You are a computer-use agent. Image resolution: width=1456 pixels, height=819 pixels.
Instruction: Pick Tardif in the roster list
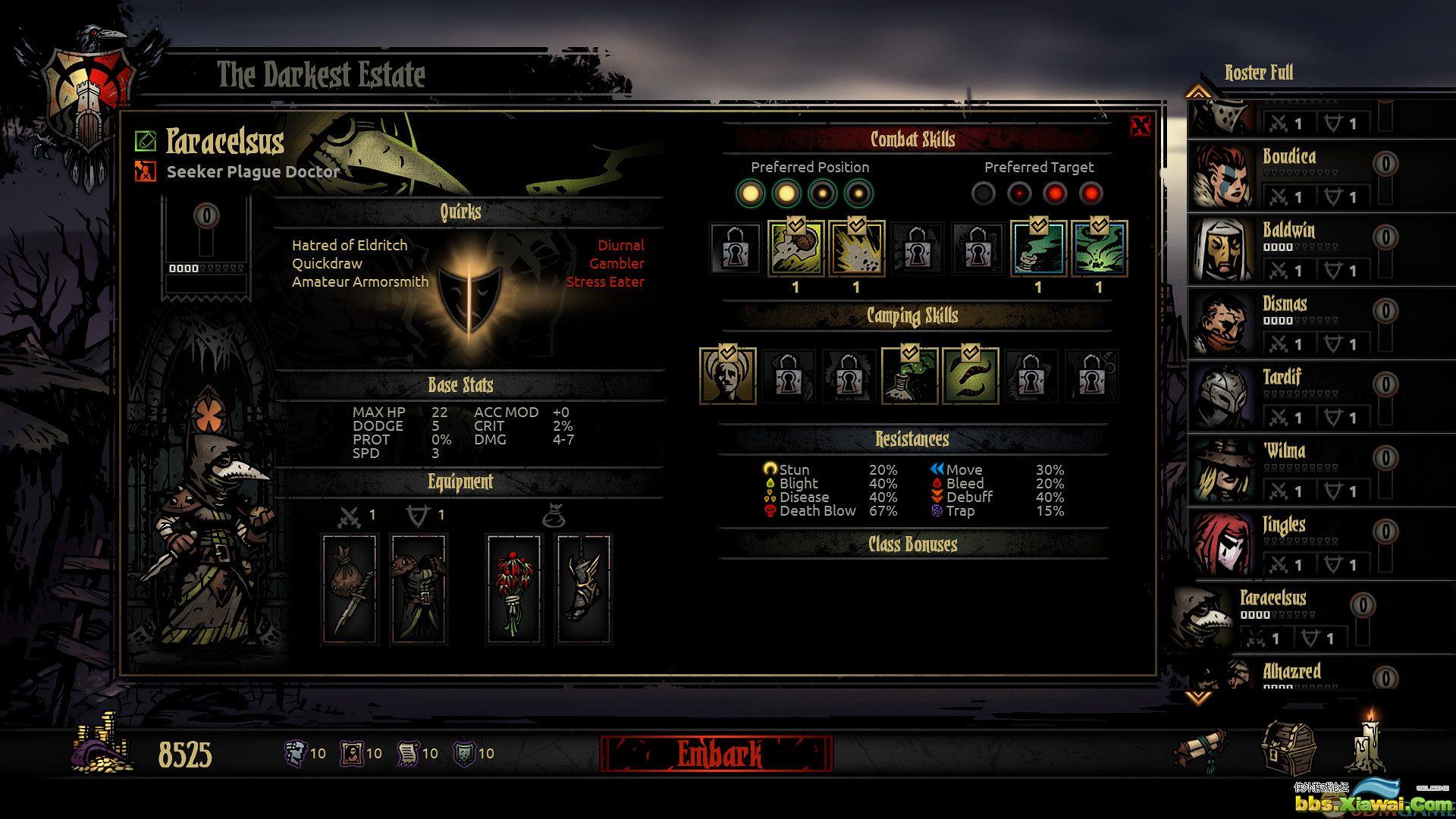coord(1289,397)
